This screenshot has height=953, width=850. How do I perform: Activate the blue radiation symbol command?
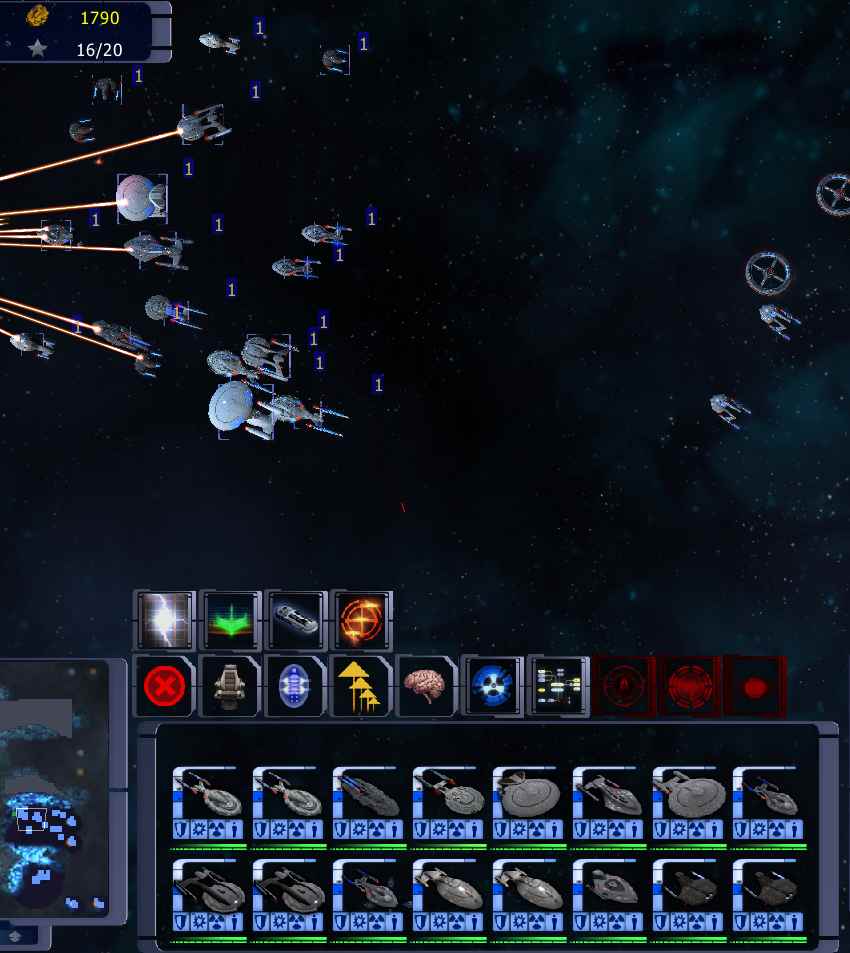[492, 686]
